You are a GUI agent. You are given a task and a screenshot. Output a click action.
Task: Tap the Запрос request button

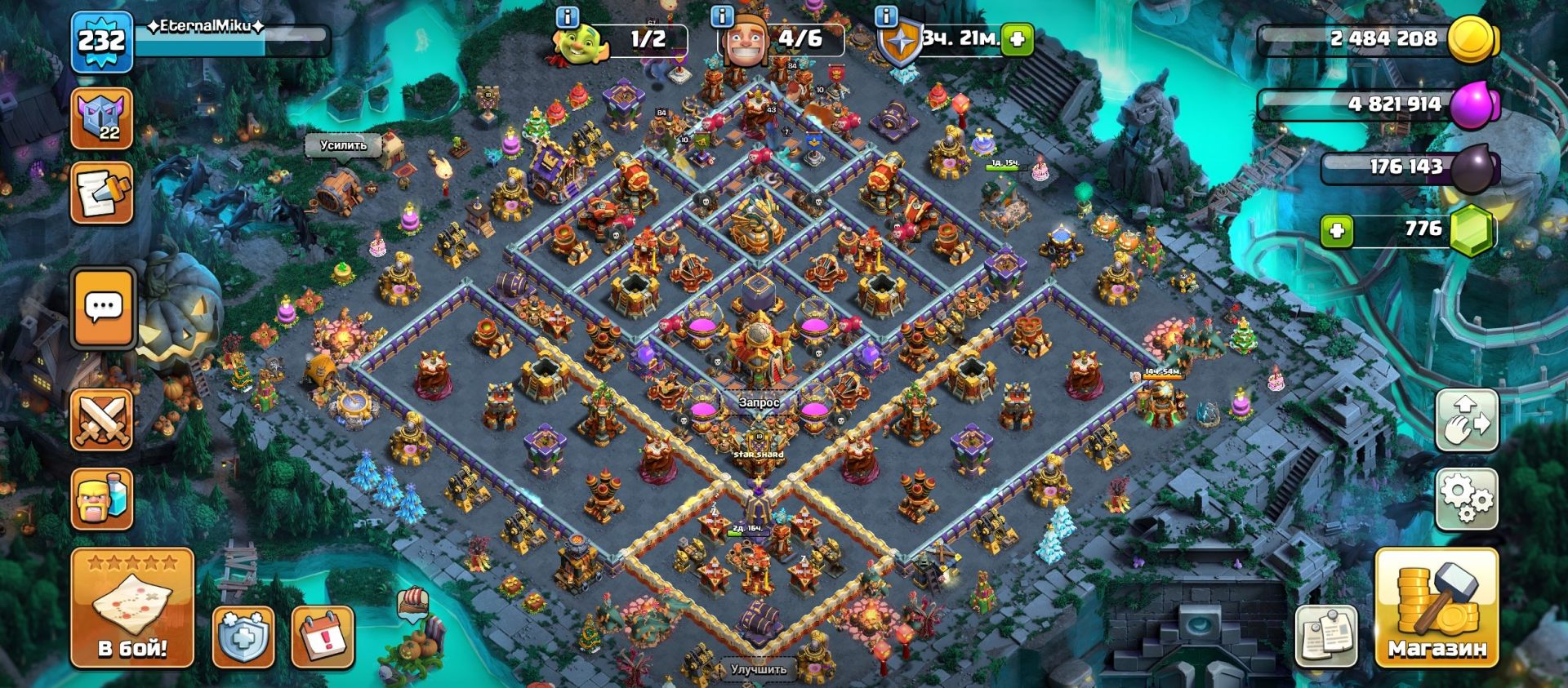[759, 402]
